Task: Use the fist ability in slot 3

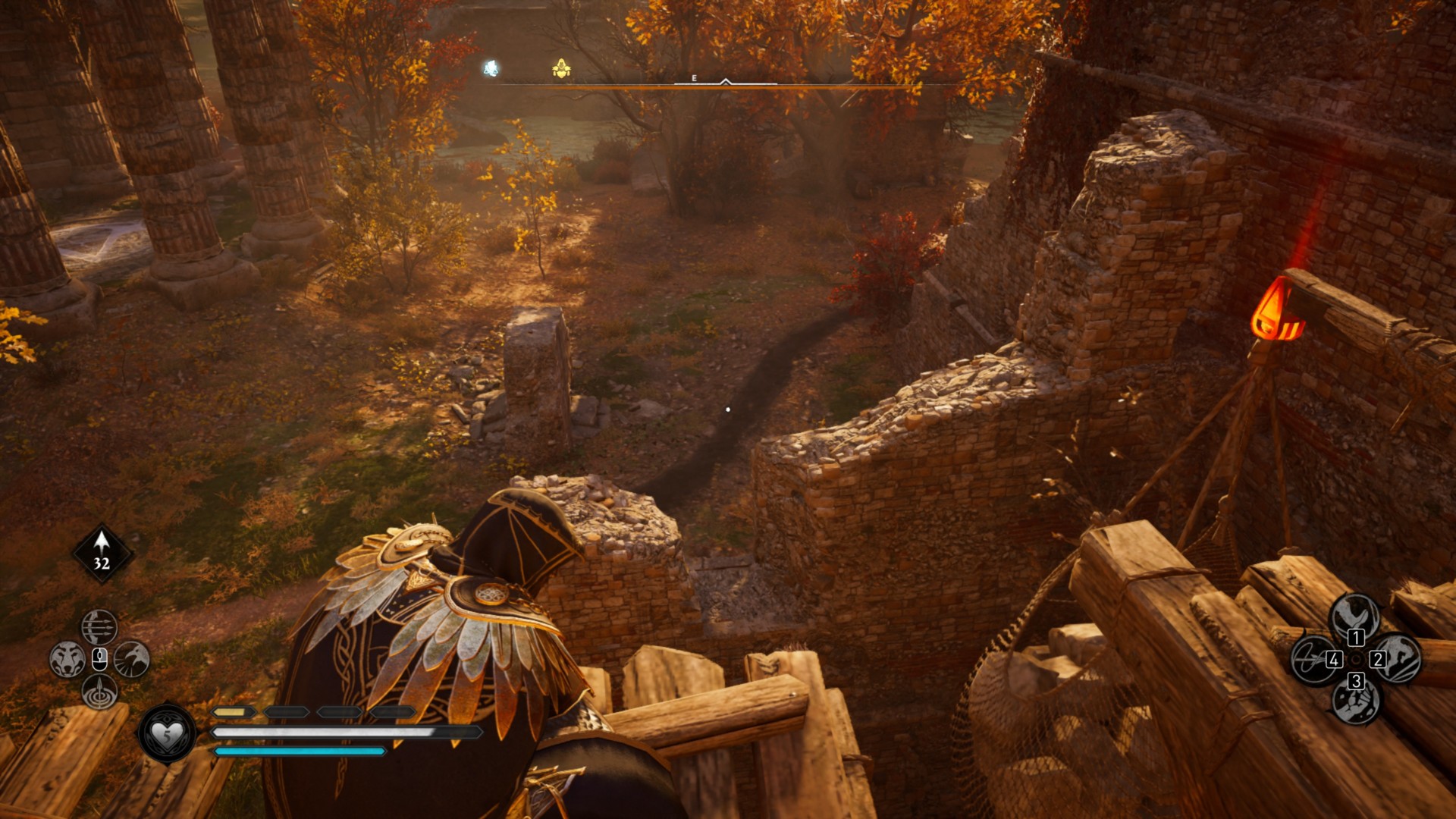Action: (1355, 701)
